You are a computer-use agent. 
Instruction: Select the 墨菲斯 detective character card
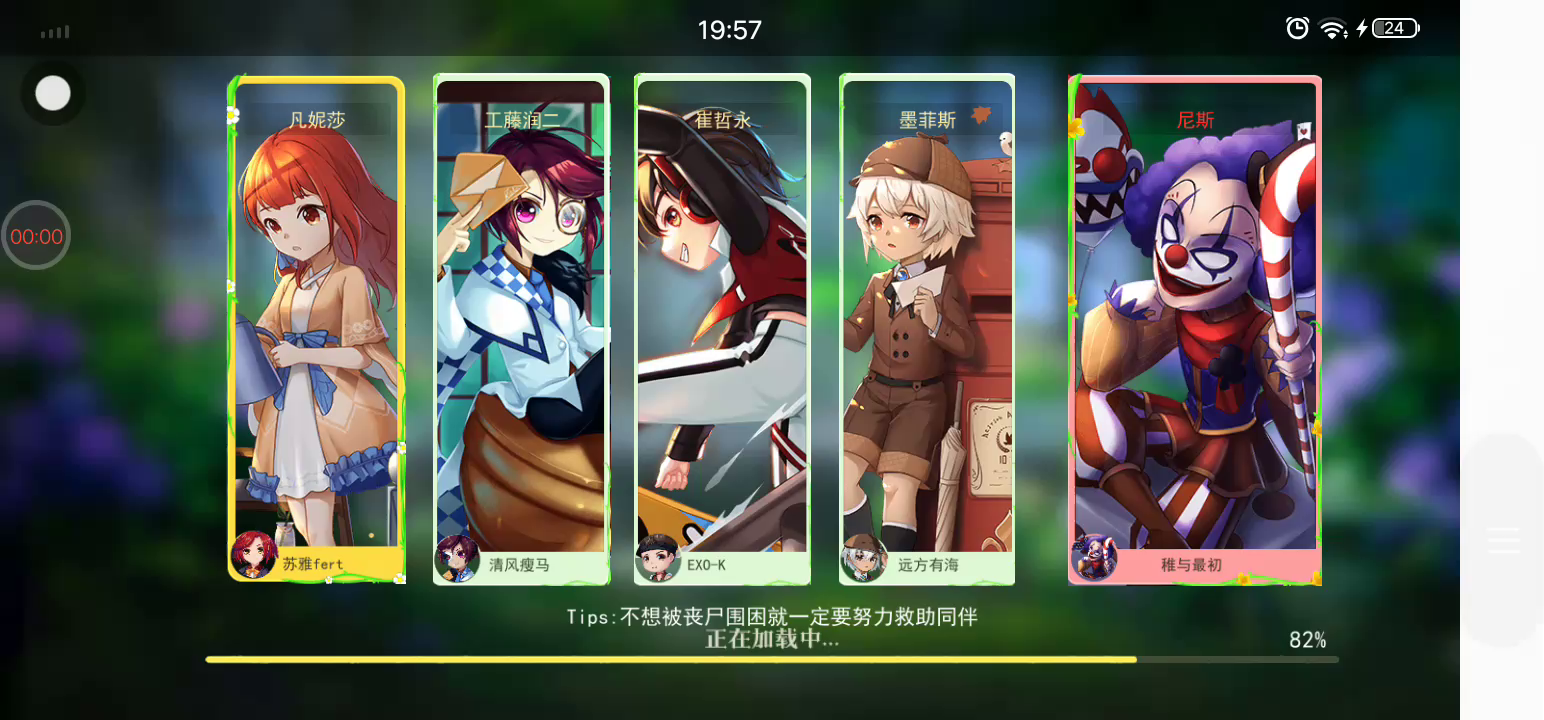tap(927, 320)
